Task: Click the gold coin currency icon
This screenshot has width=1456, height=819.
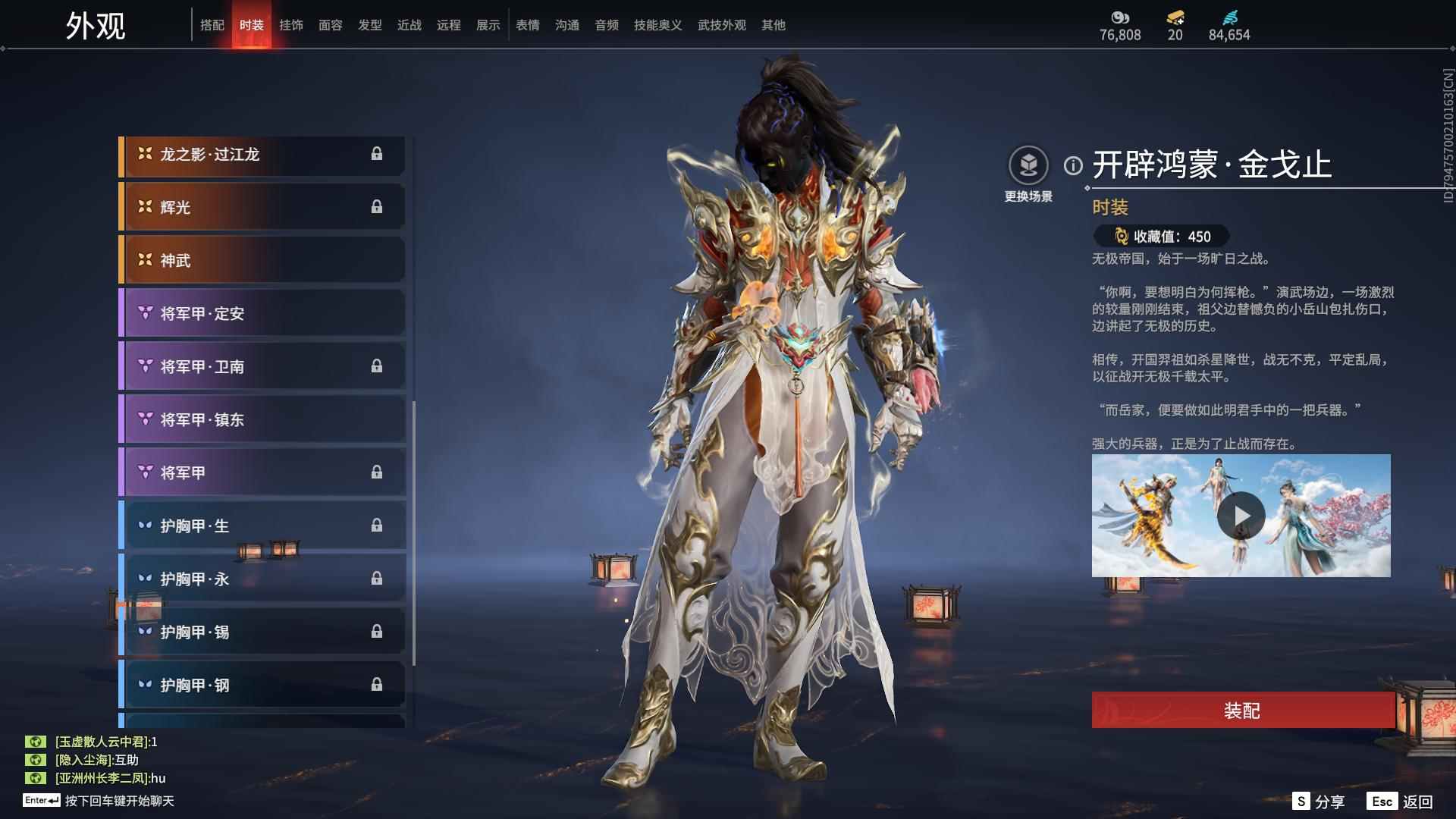Action: (1120, 17)
